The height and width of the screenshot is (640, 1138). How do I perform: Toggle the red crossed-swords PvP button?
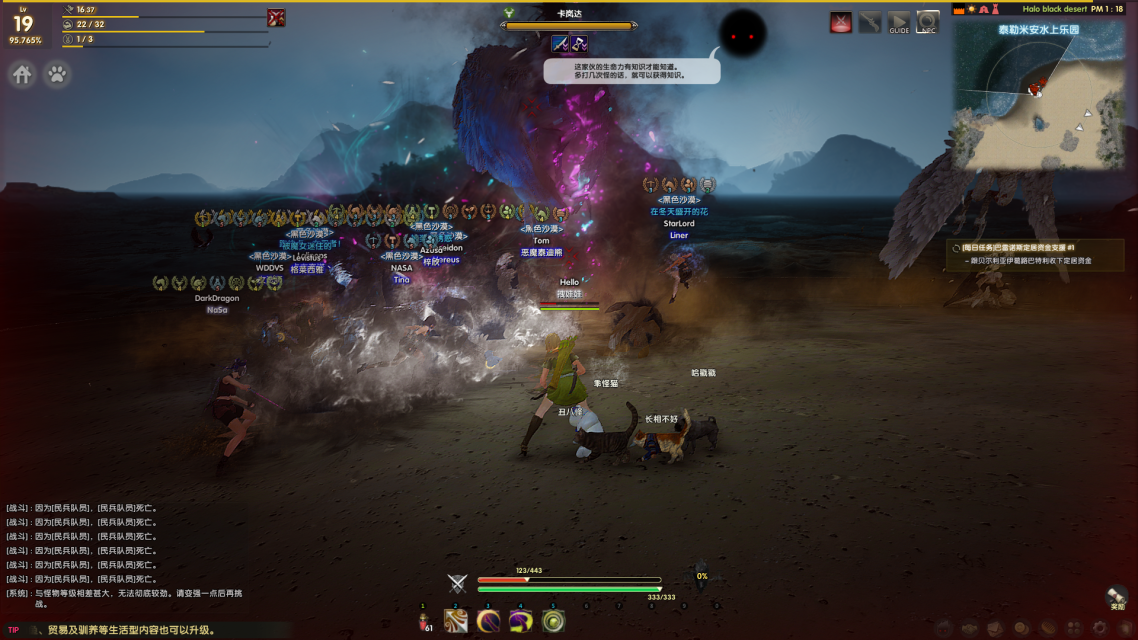point(841,23)
